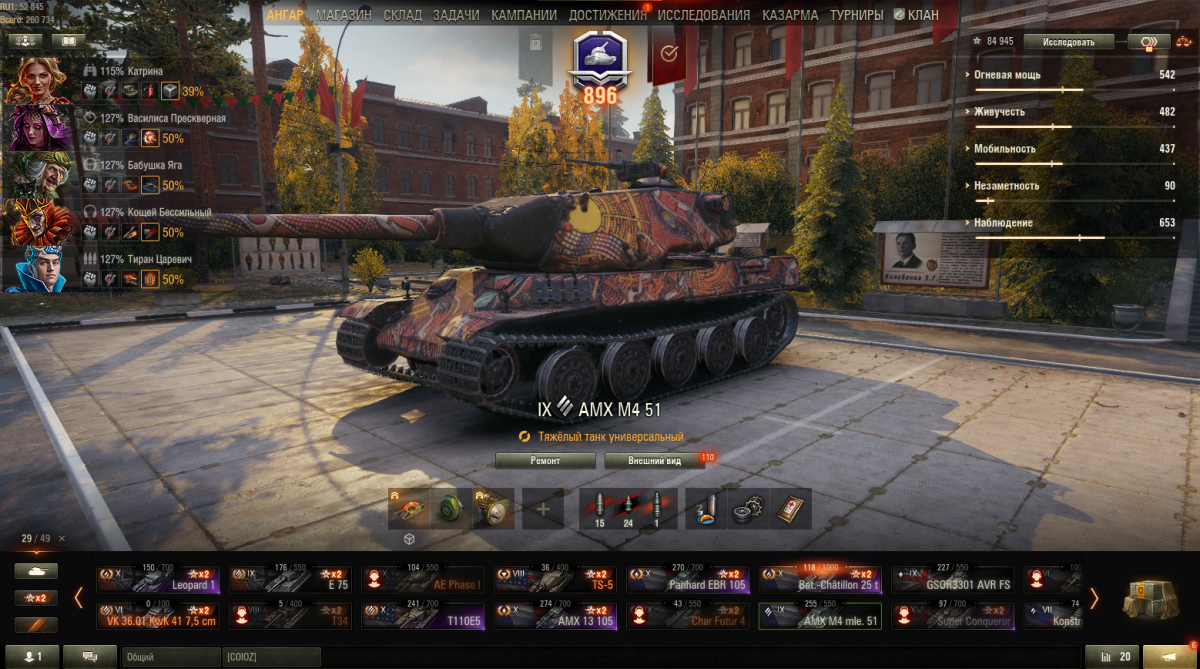Go to the КАМПАНИИ tab
This screenshot has width=1200, height=669.
[524, 15]
